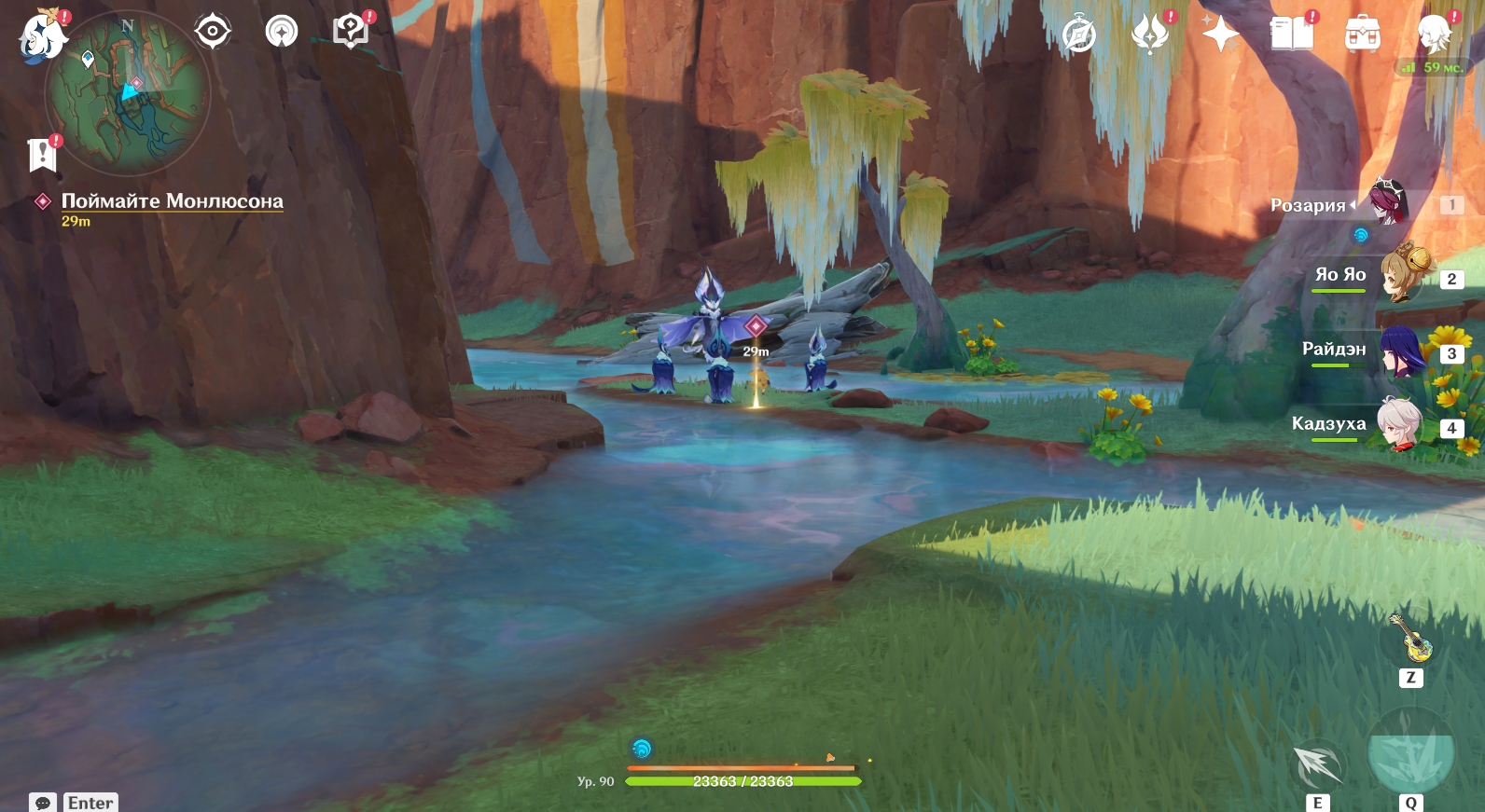
Task: Open the backpack inventory
Action: [1363, 35]
